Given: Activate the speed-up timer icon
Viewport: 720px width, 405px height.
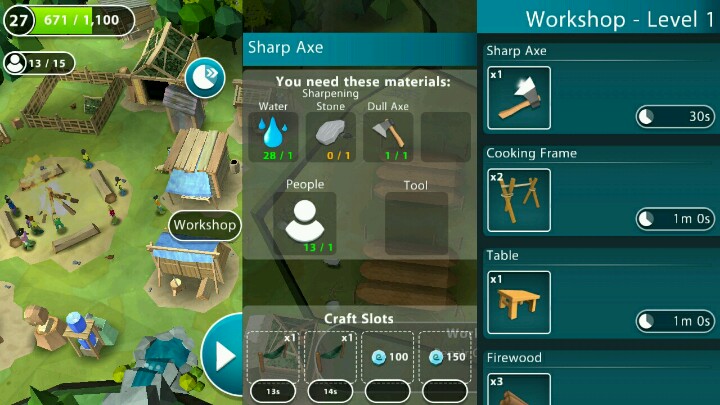Looking at the screenshot, I should coord(205,77).
